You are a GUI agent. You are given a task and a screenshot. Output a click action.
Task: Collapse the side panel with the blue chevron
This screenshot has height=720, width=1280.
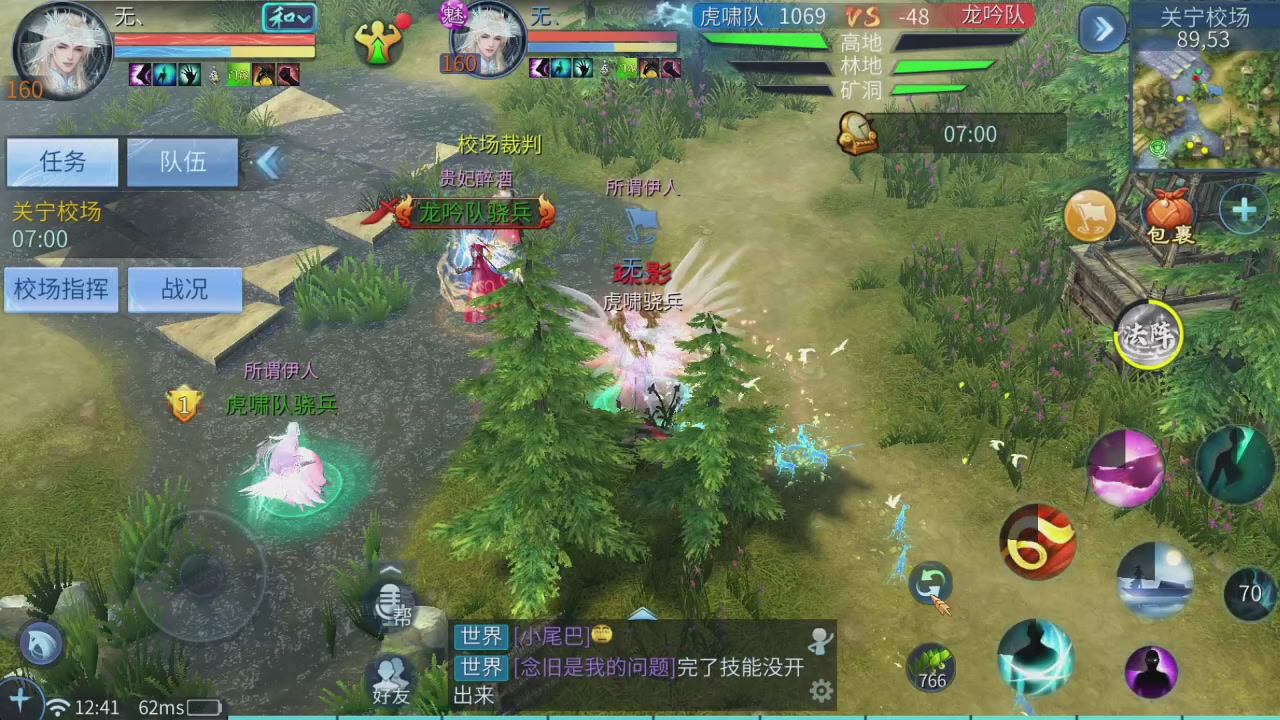pyautogui.click(x=271, y=163)
